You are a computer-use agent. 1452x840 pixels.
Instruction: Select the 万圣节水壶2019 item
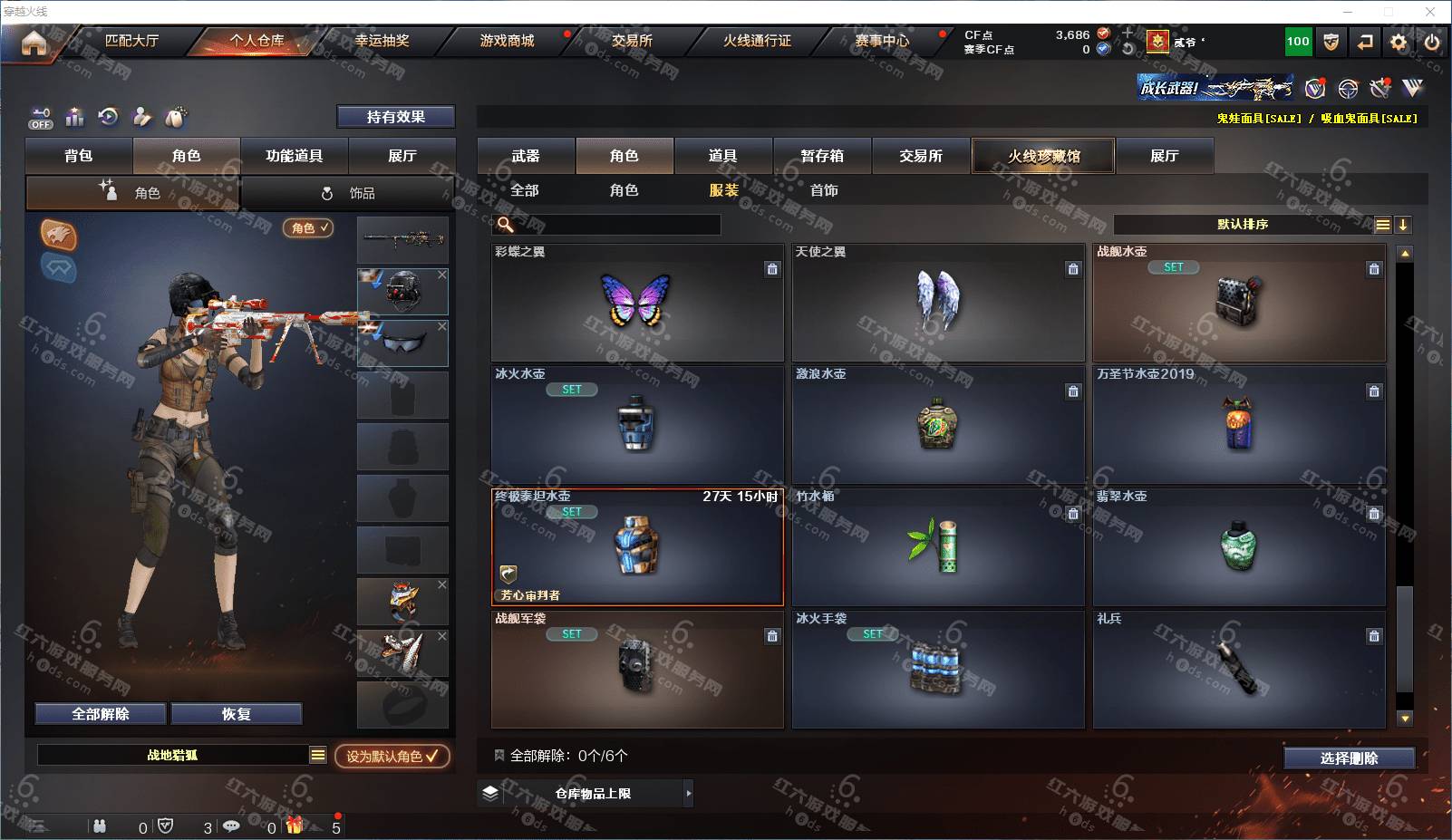[x=1238, y=424]
